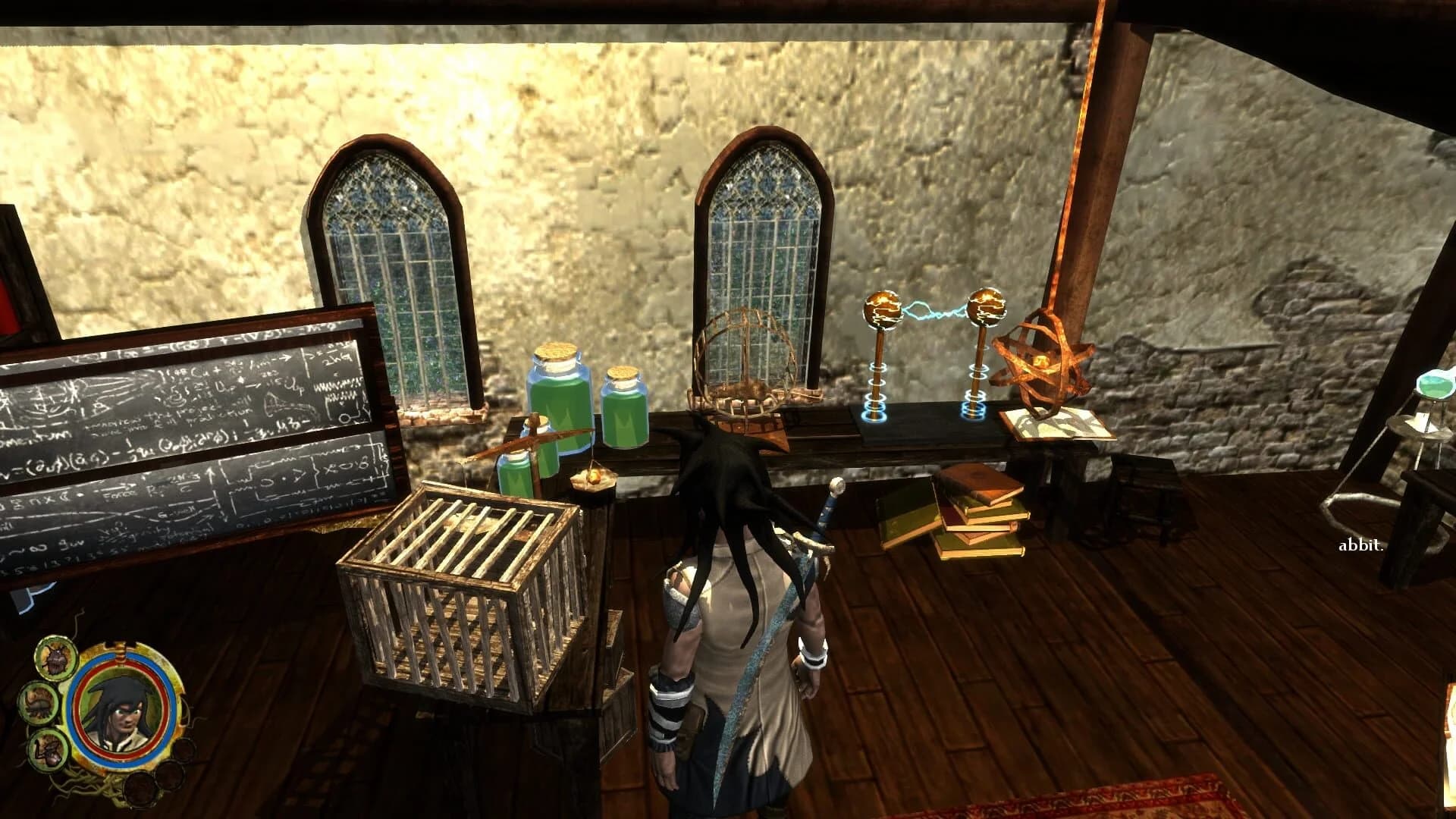
Task: Click the bottom empty medallion slot
Action: point(140,788)
